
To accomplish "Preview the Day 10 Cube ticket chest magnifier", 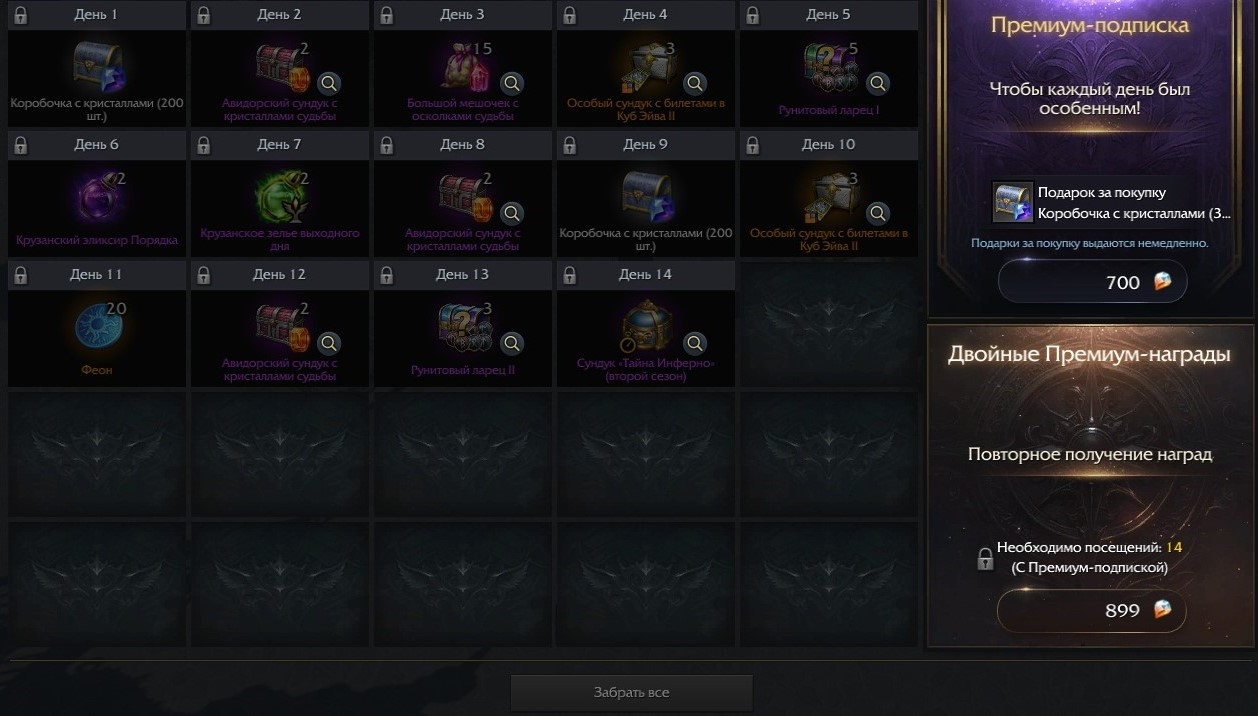I will (878, 213).
